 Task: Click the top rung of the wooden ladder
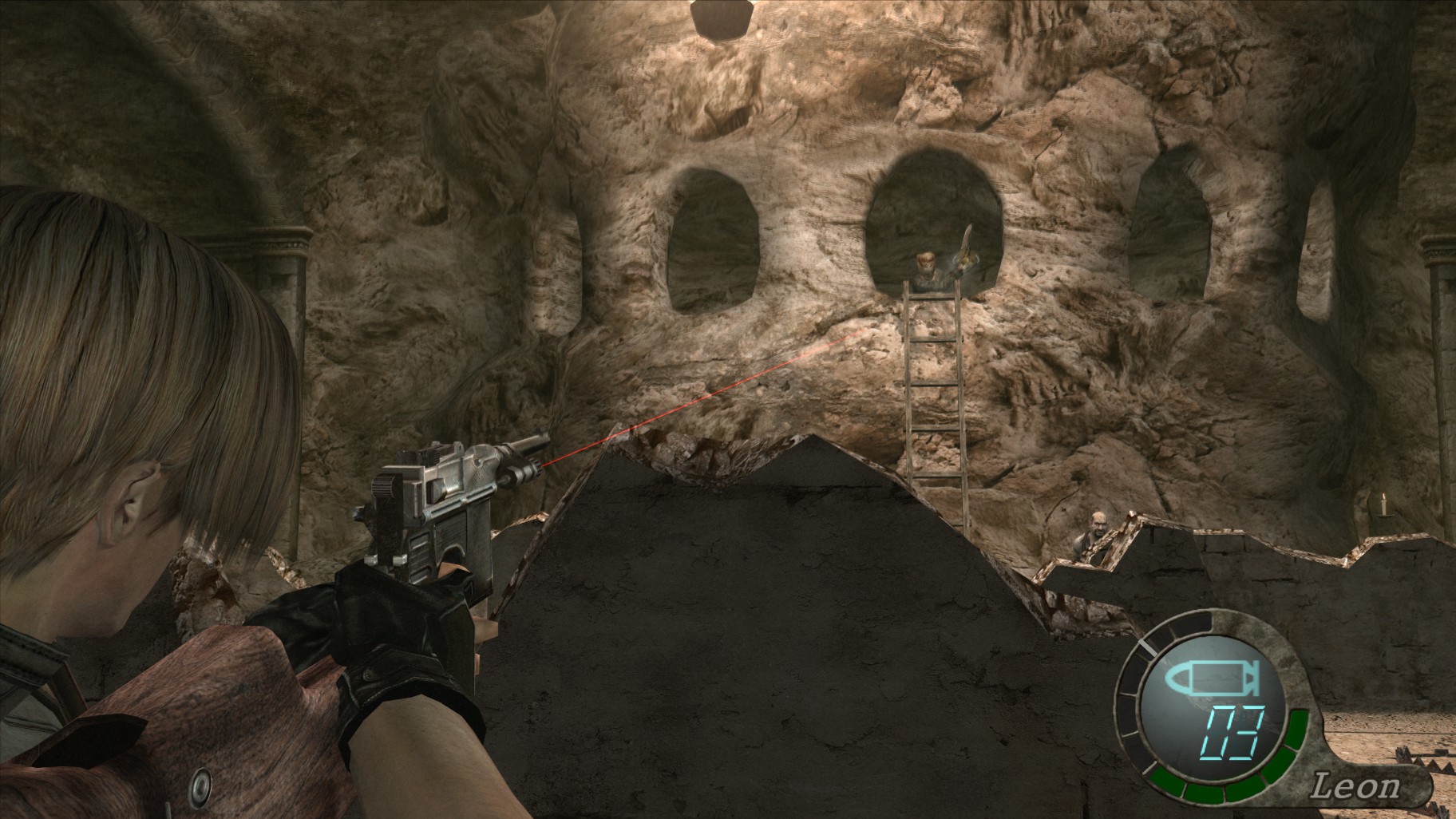click(x=930, y=295)
